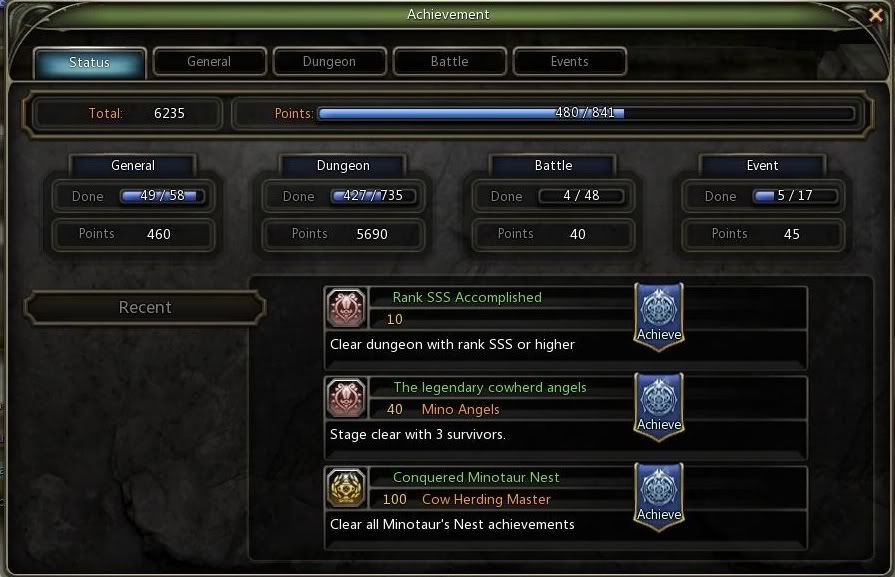Image resolution: width=895 pixels, height=577 pixels.
Task: Select the Battle tab
Action: tap(449, 62)
